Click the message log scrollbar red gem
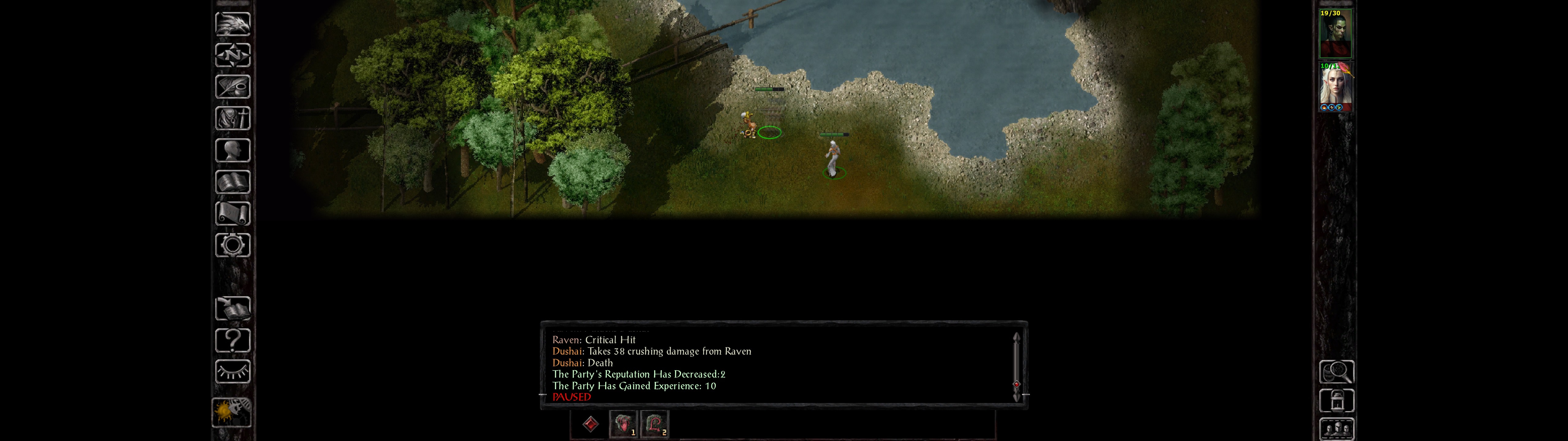This screenshot has width=1568, height=441. pos(1016,384)
